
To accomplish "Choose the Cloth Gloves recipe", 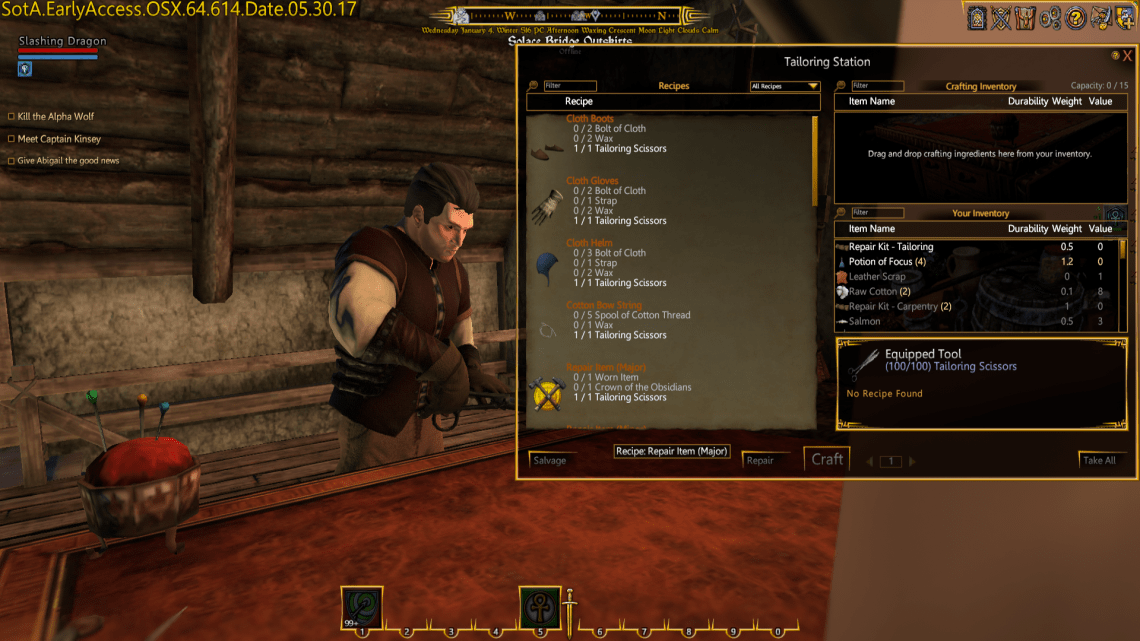I will click(592, 181).
